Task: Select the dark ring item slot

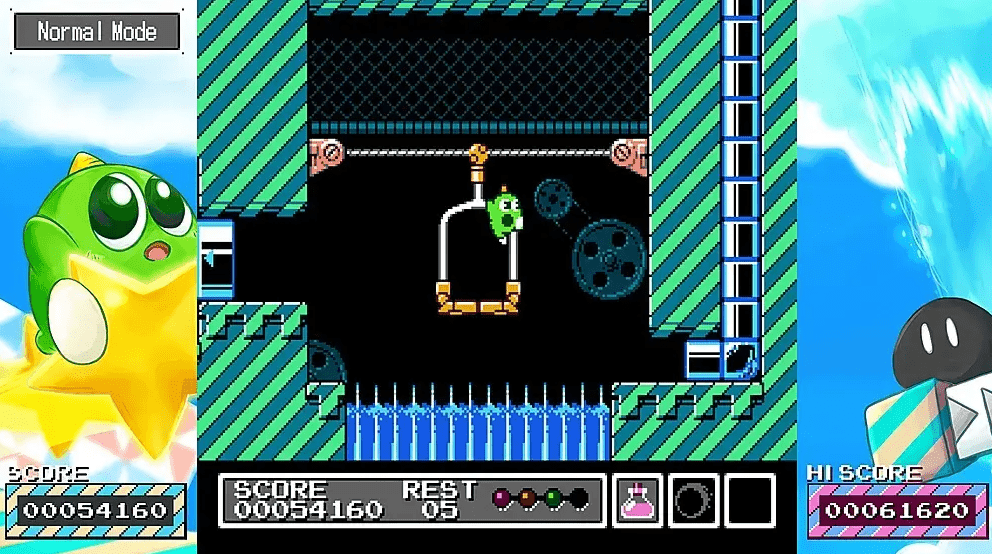Action: (693, 499)
